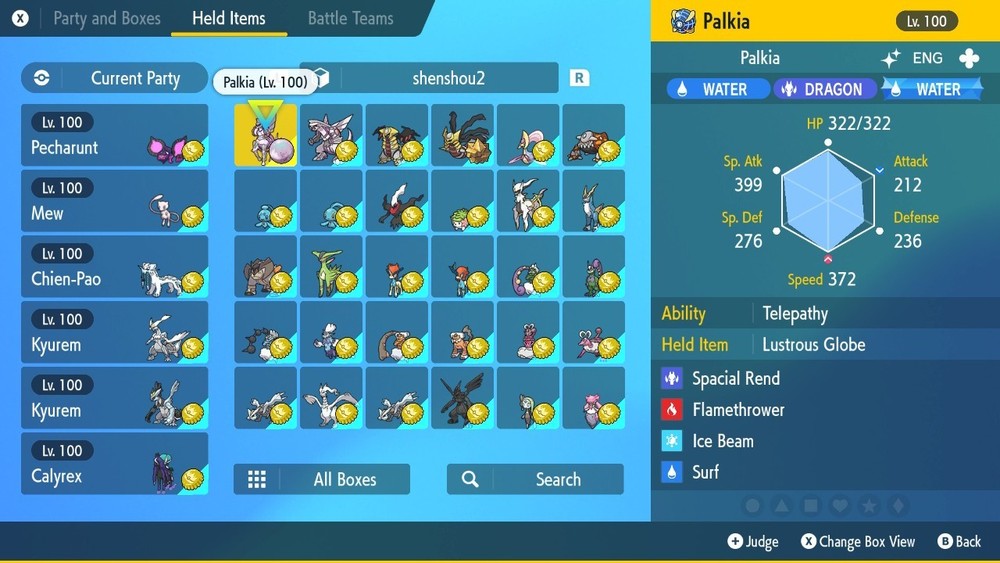
Task: Choose the Flamethrower move entry
Action: pyautogui.click(x=738, y=409)
